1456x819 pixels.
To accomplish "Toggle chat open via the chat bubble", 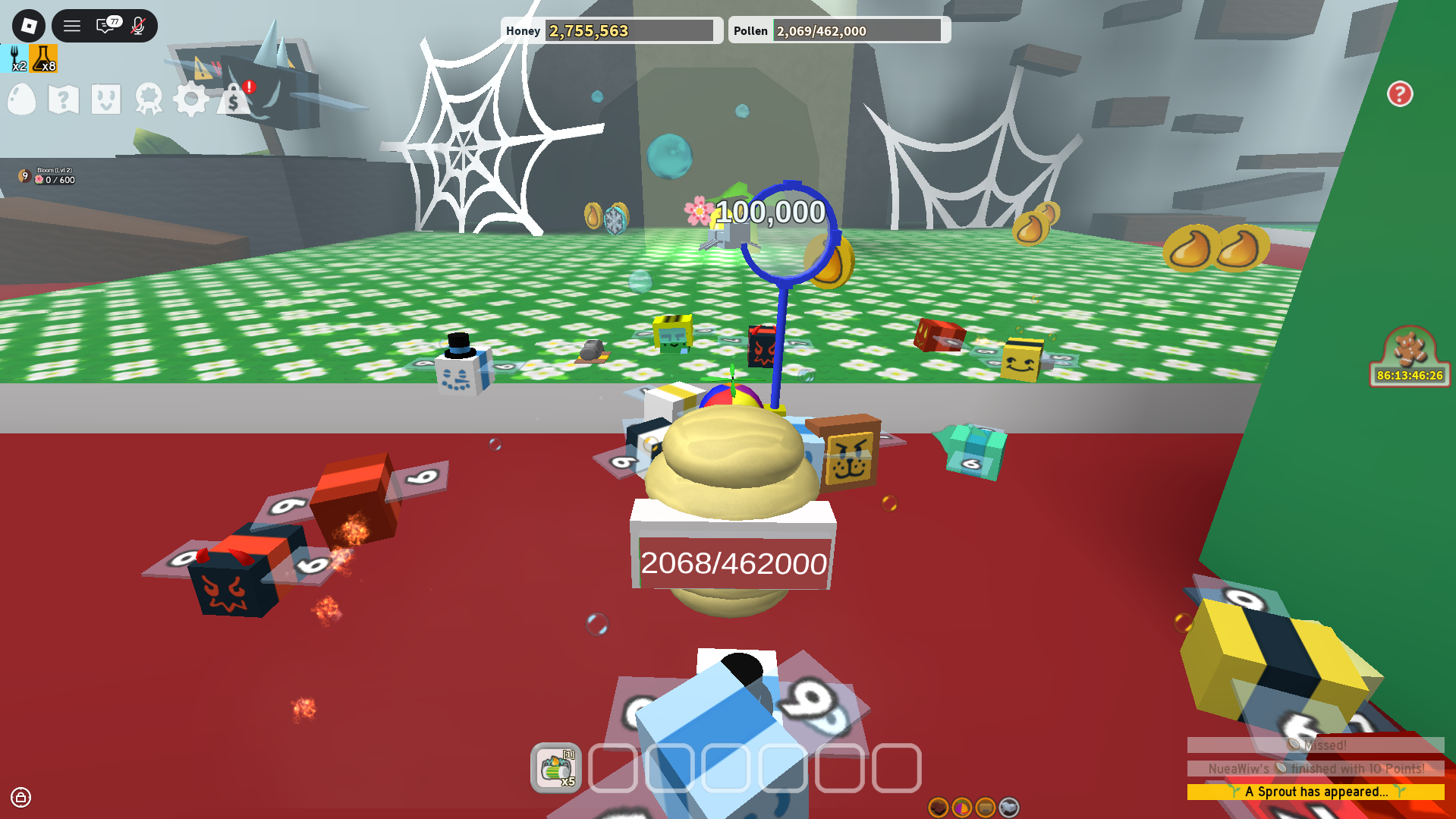I will tap(103, 25).
